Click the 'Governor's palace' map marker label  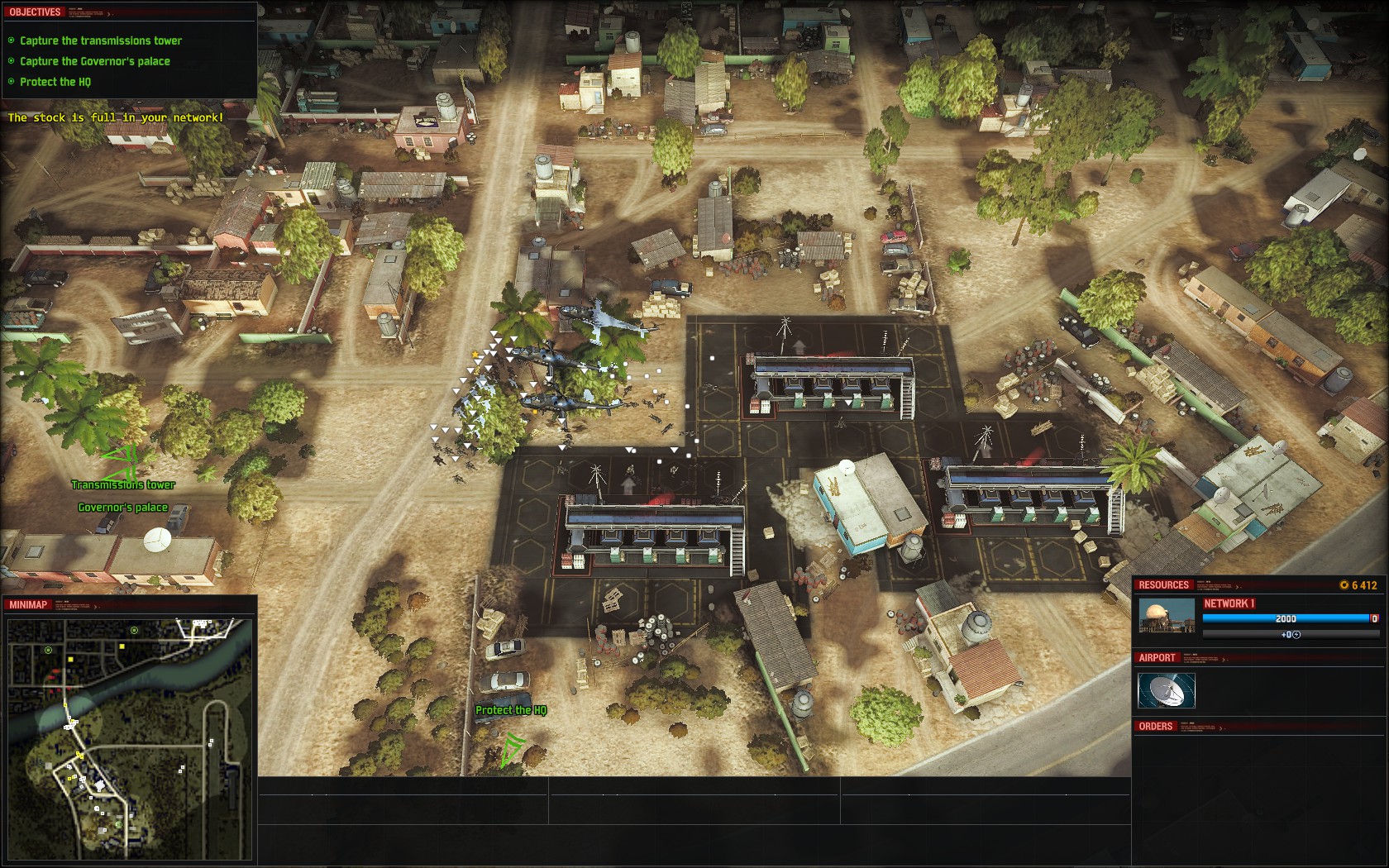point(123,508)
